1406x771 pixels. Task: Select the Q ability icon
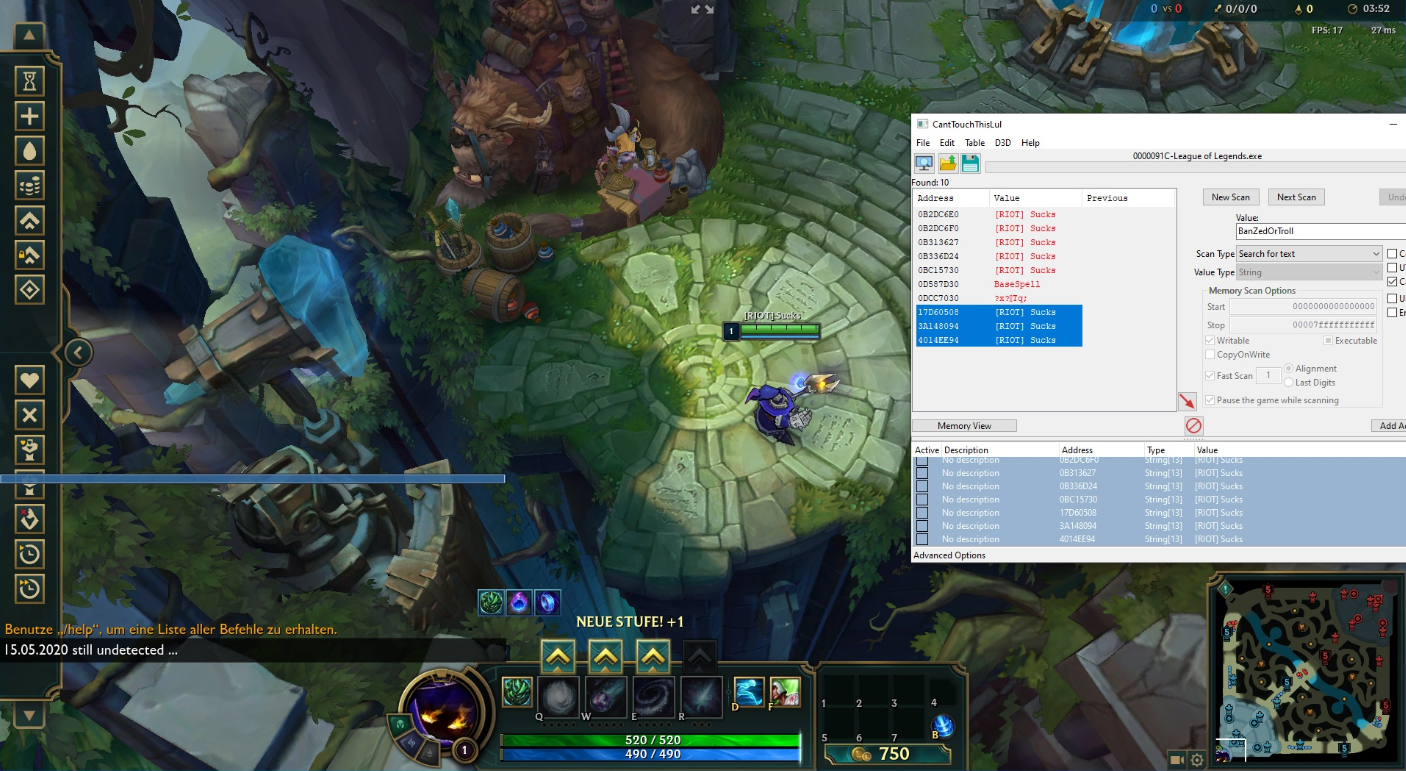point(558,695)
